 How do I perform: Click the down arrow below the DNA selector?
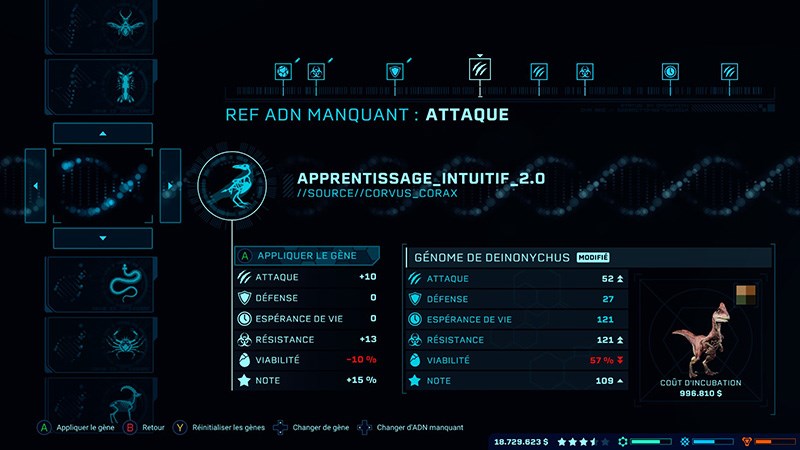[x=102, y=238]
